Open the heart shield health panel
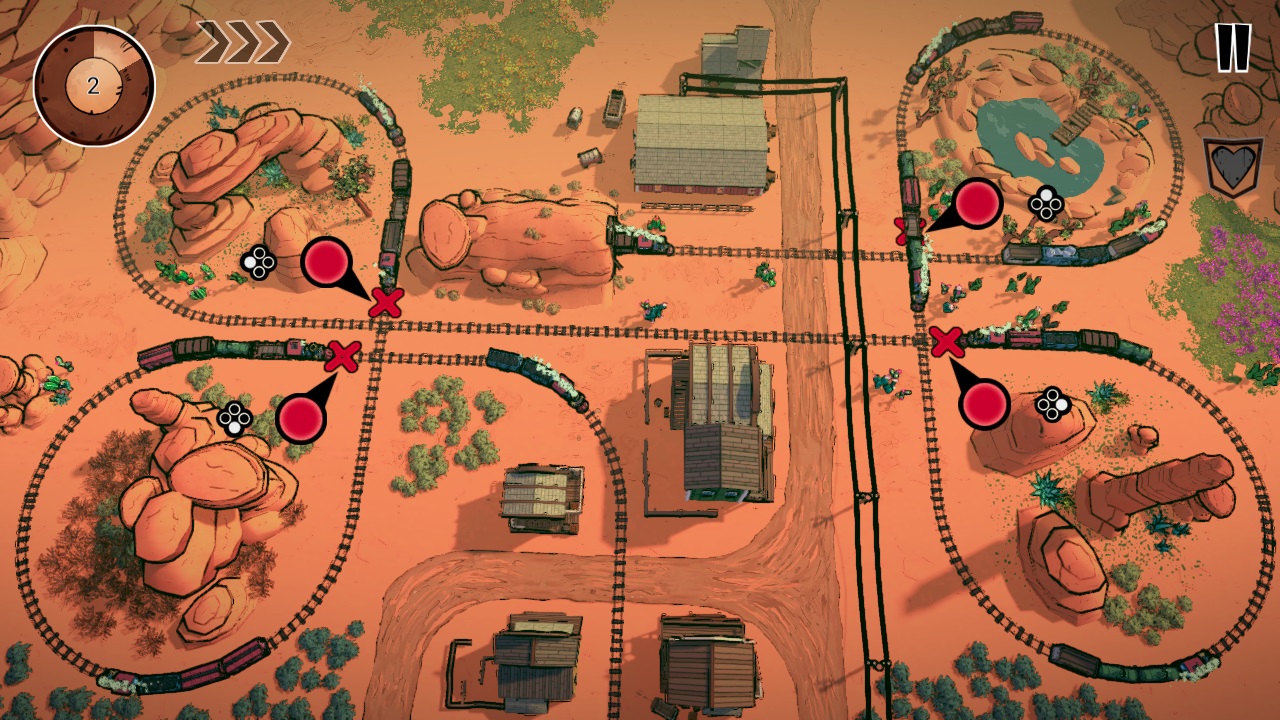Screen dimensions: 1280x720 pos(1232,158)
